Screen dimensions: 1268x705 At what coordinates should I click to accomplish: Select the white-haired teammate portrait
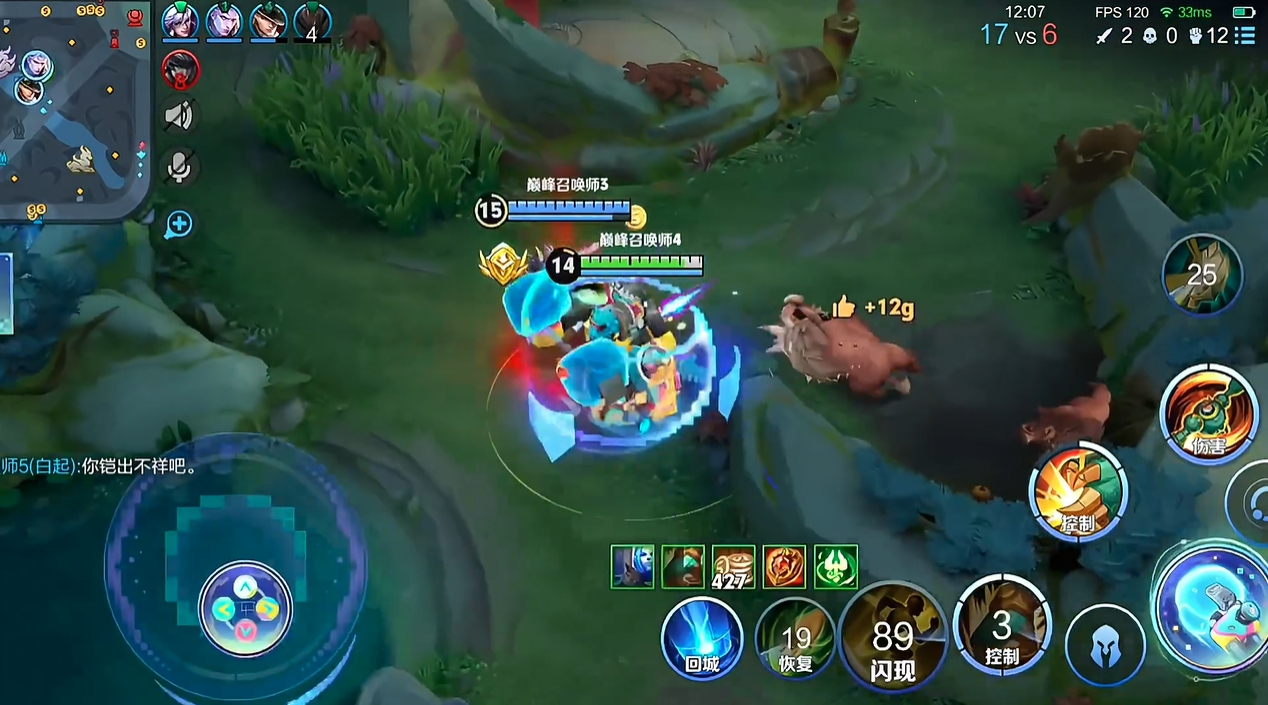[x=180, y=20]
